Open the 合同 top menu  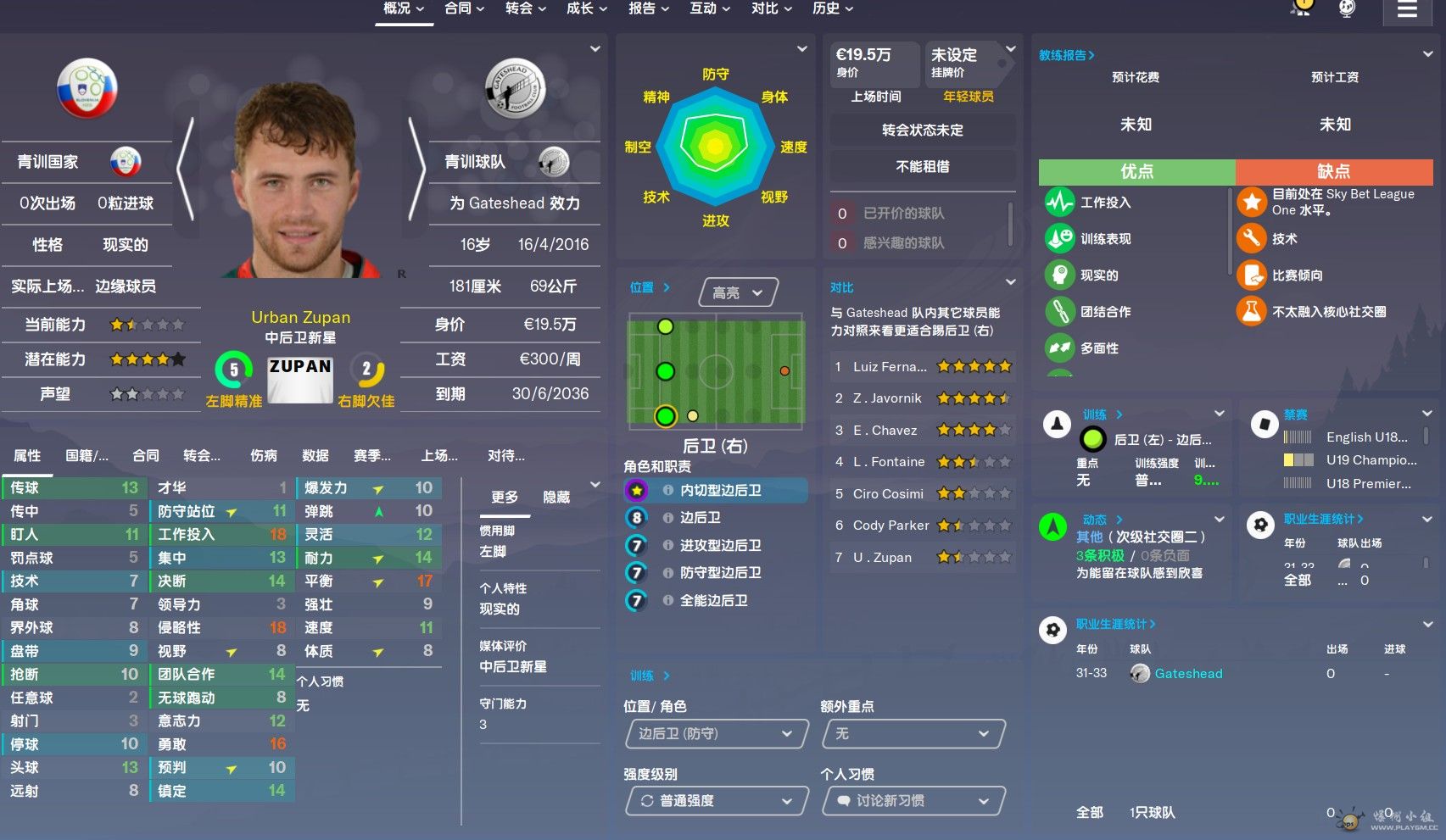coord(464,8)
